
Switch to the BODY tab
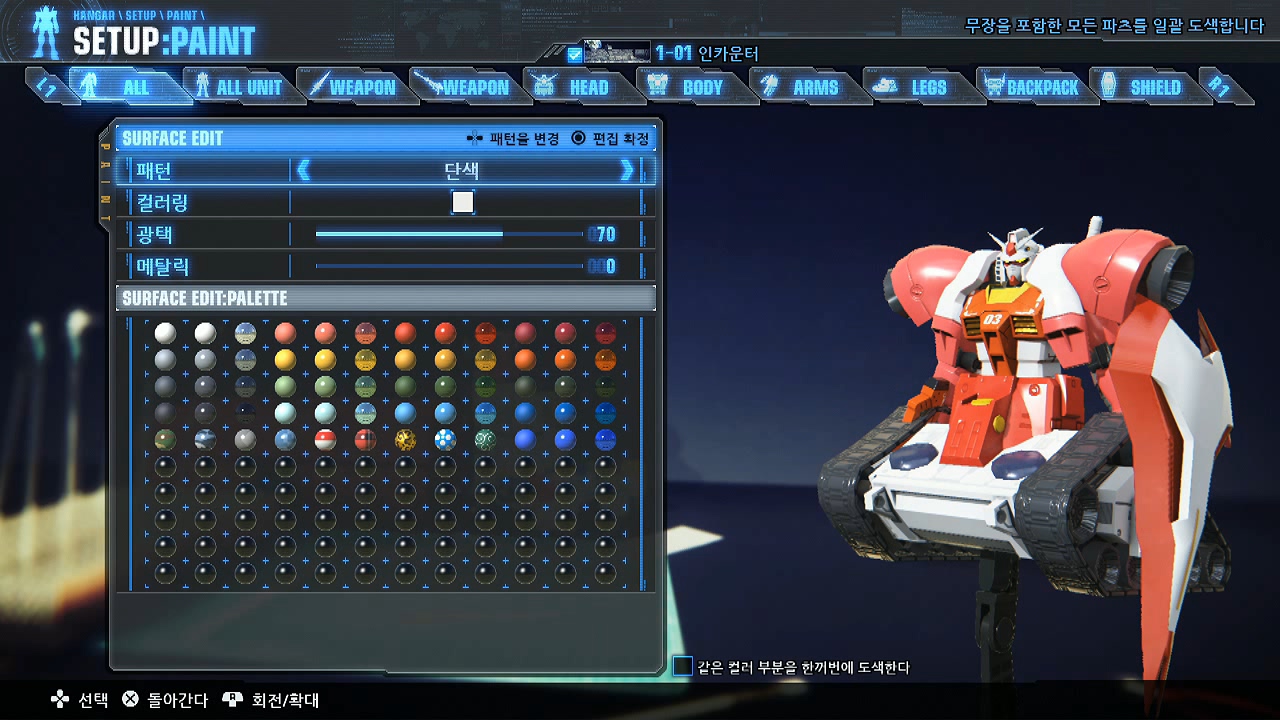(690, 87)
